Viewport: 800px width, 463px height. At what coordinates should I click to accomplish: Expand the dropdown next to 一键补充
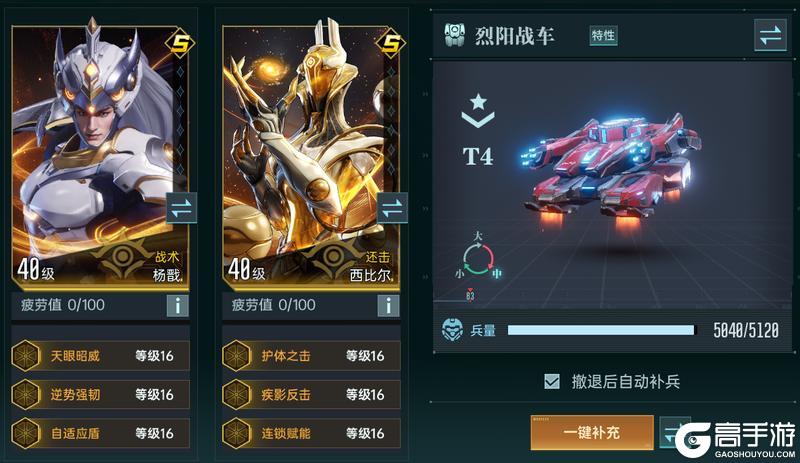click(x=674, y=433)
